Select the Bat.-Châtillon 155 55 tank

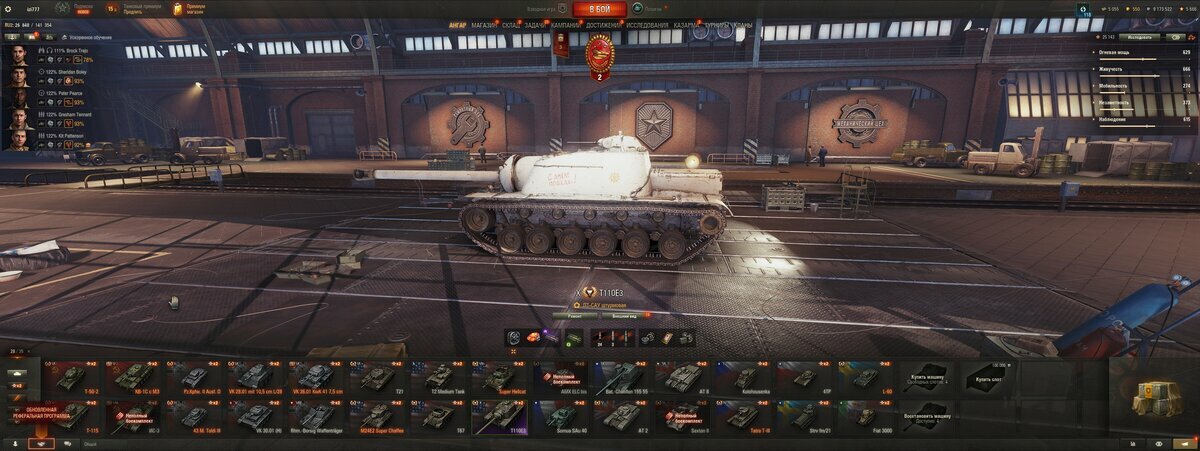coord(625,377)
